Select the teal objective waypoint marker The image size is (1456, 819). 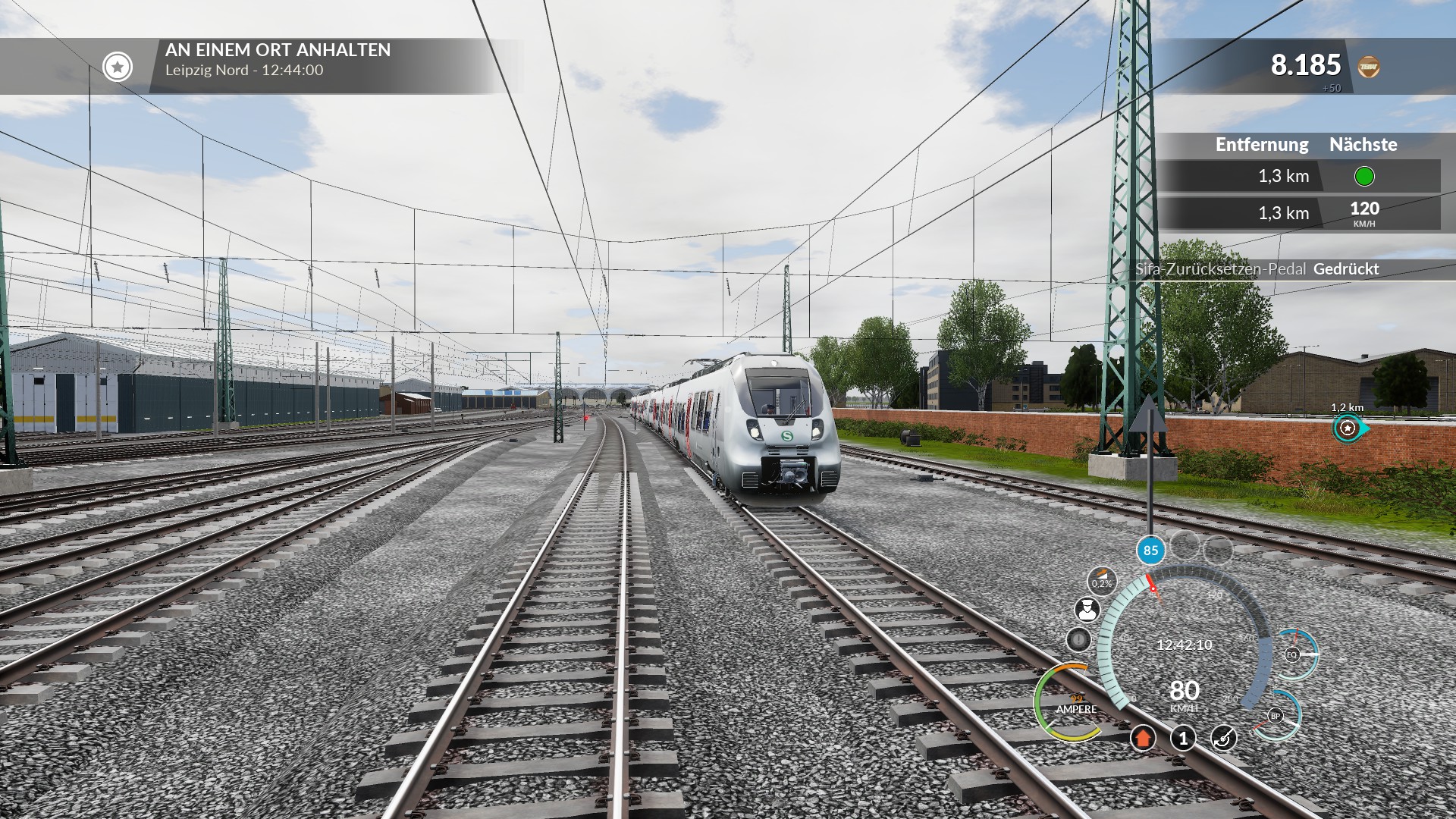pyautogui.click(x=1348, y=428)
